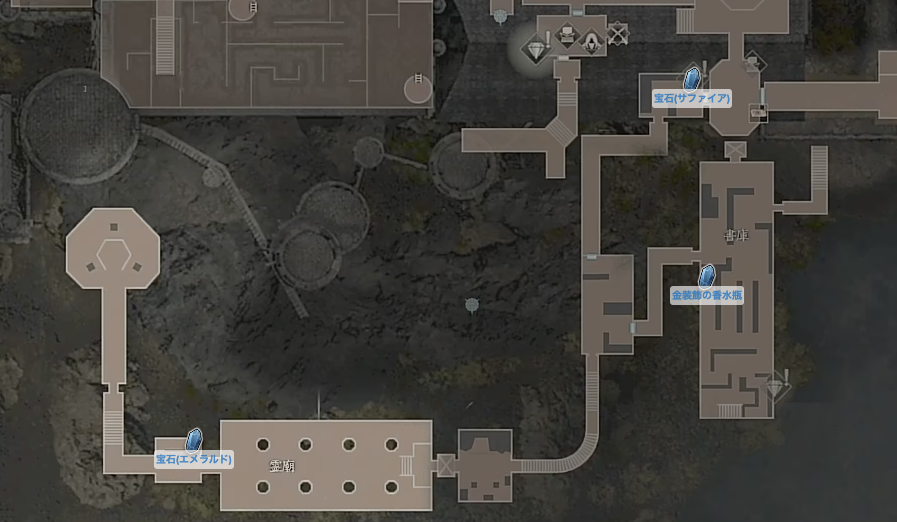Image resolution: width=897 pixels, height=522 pixels.
Task: Select the 金装飾の香水瓶 treasure marker
Action: pyautogui.click(x=706, y=276)
